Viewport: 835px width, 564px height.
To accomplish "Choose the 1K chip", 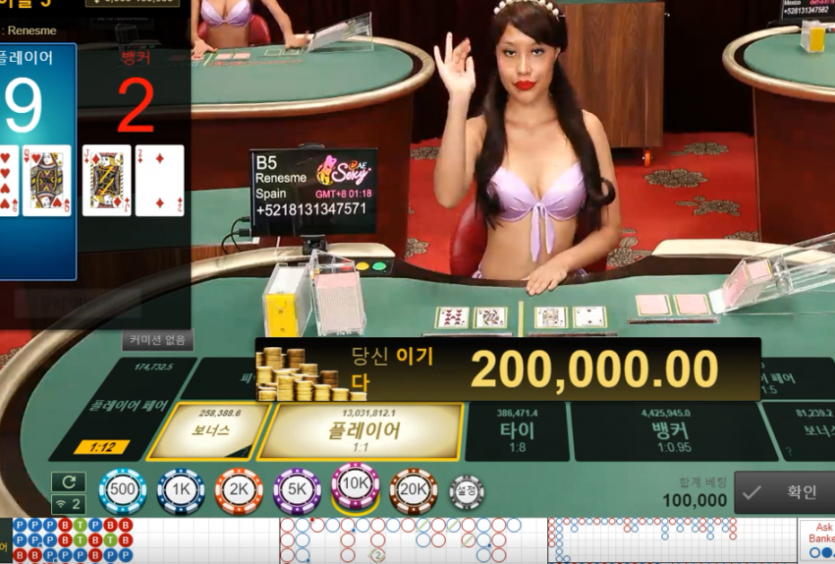I will click(181, 491).
